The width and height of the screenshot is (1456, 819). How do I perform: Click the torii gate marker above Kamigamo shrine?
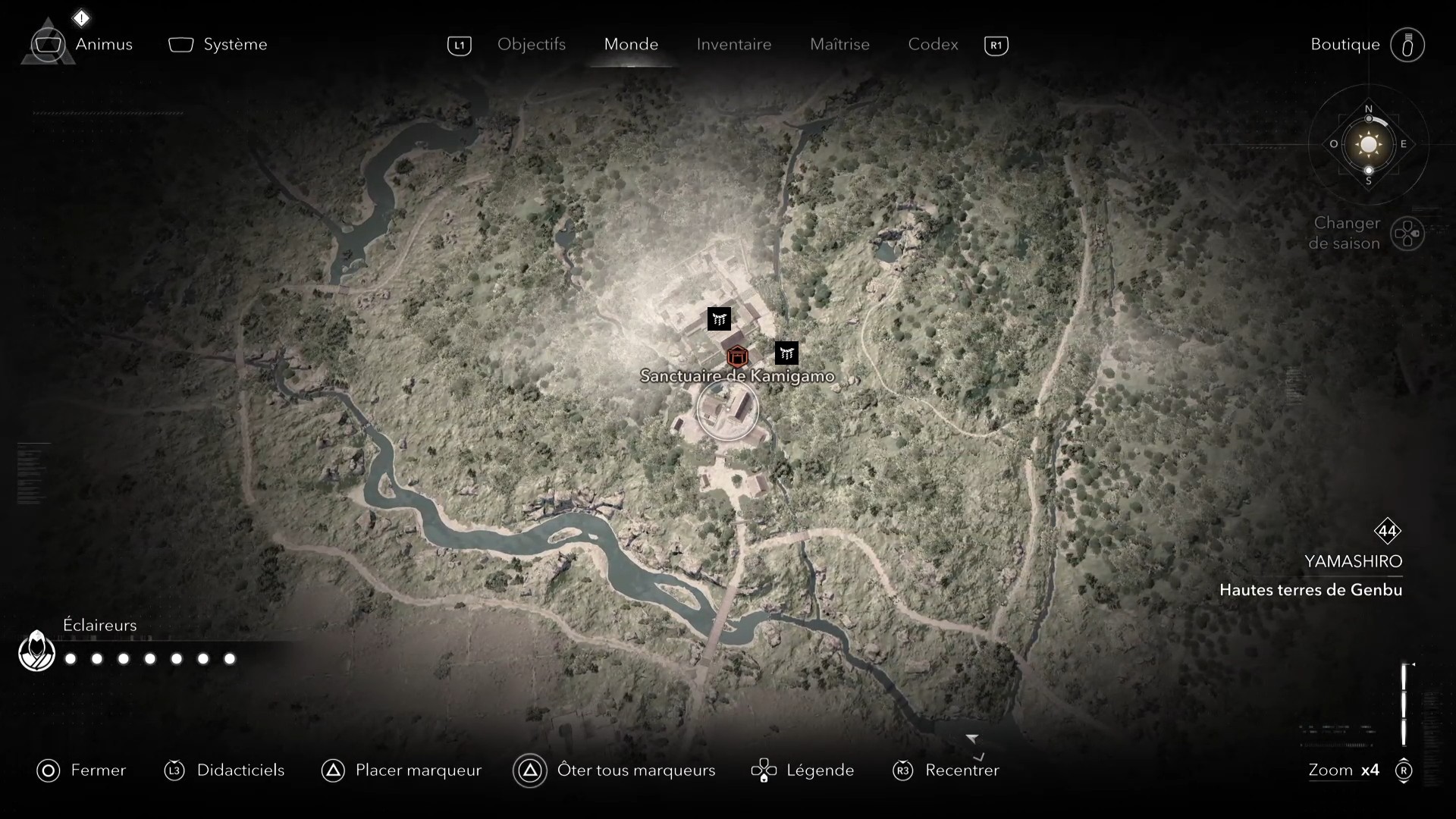coord(719,318)
